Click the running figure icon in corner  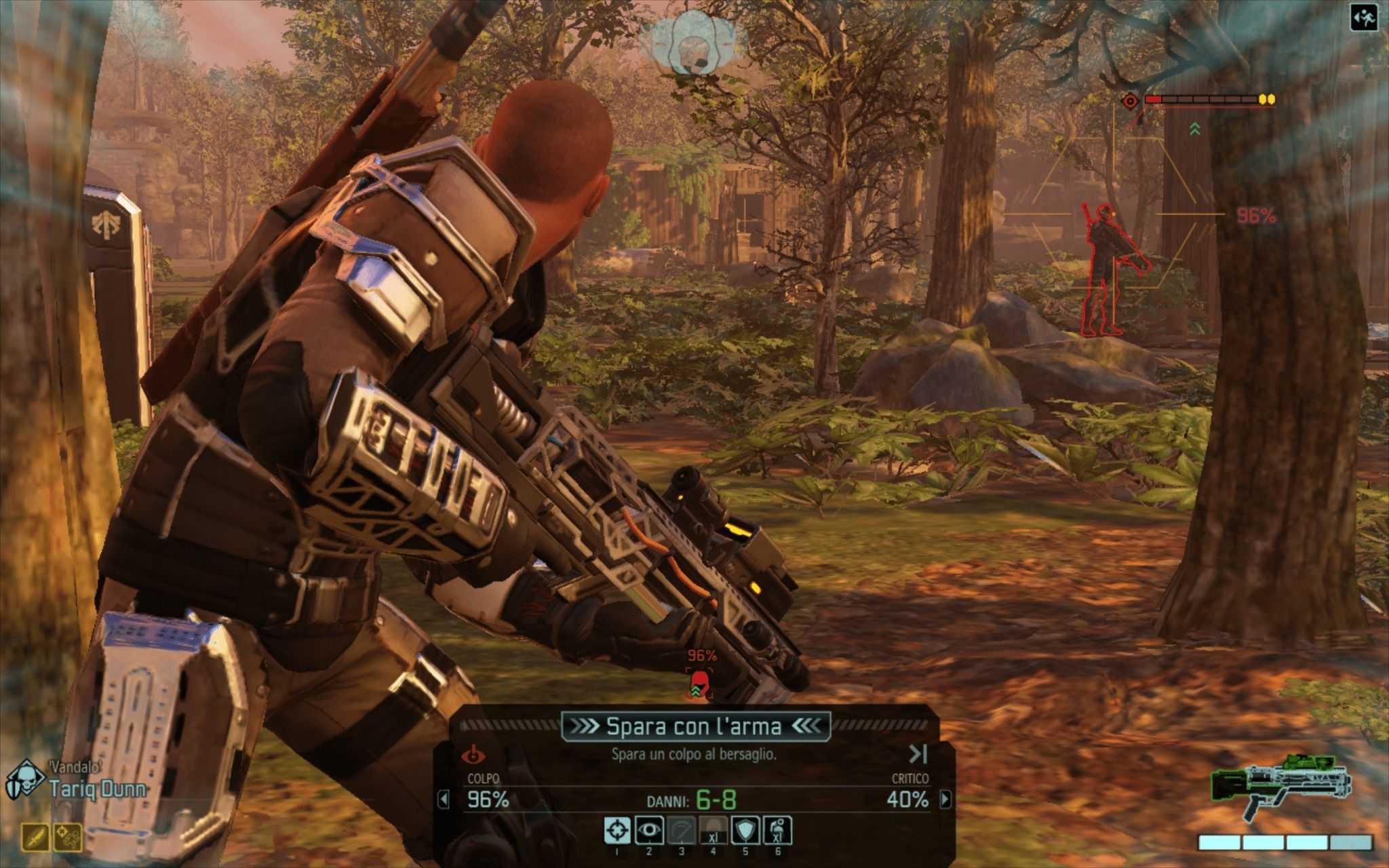[1363, 18]
